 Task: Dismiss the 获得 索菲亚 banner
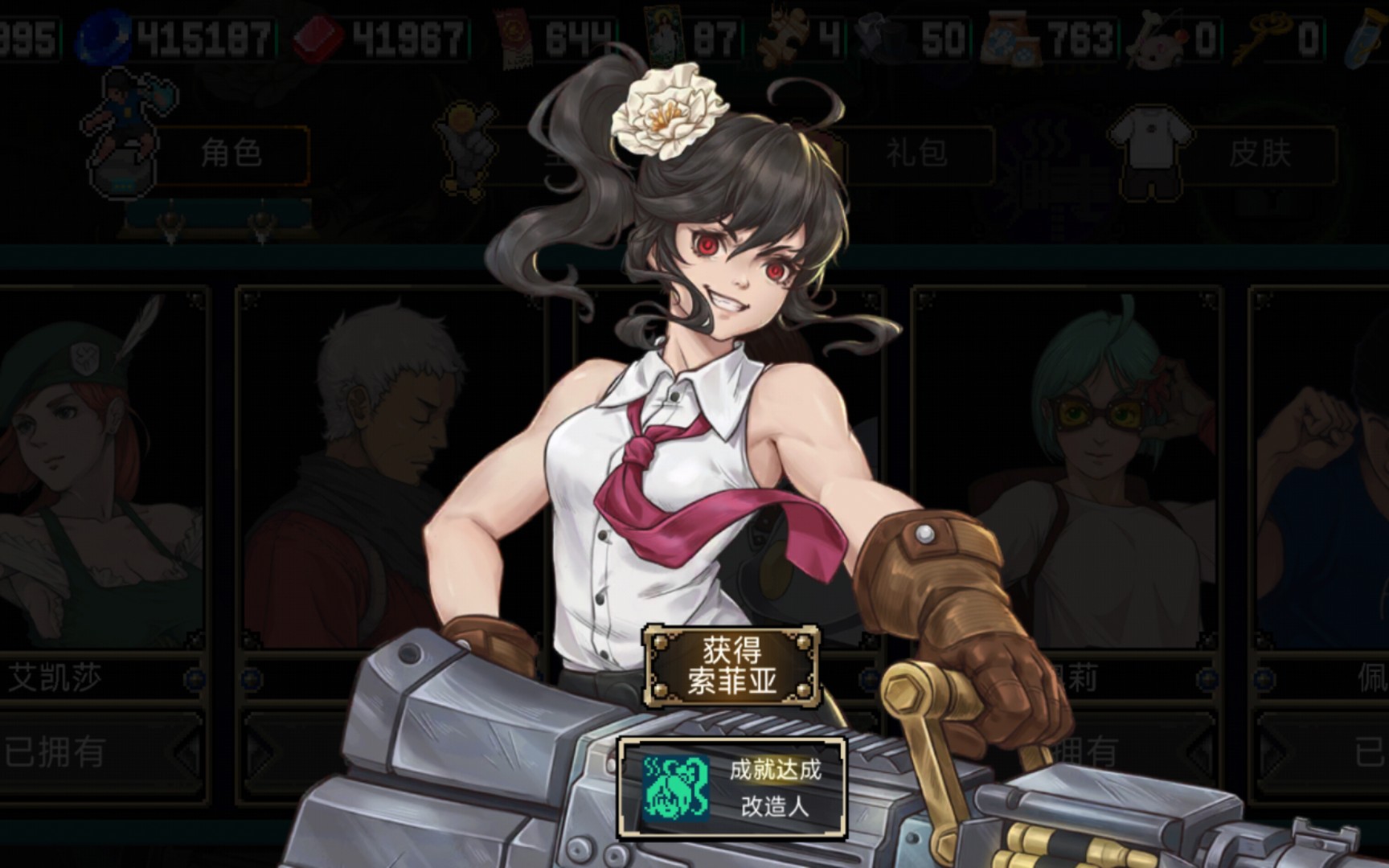(731, 666)
